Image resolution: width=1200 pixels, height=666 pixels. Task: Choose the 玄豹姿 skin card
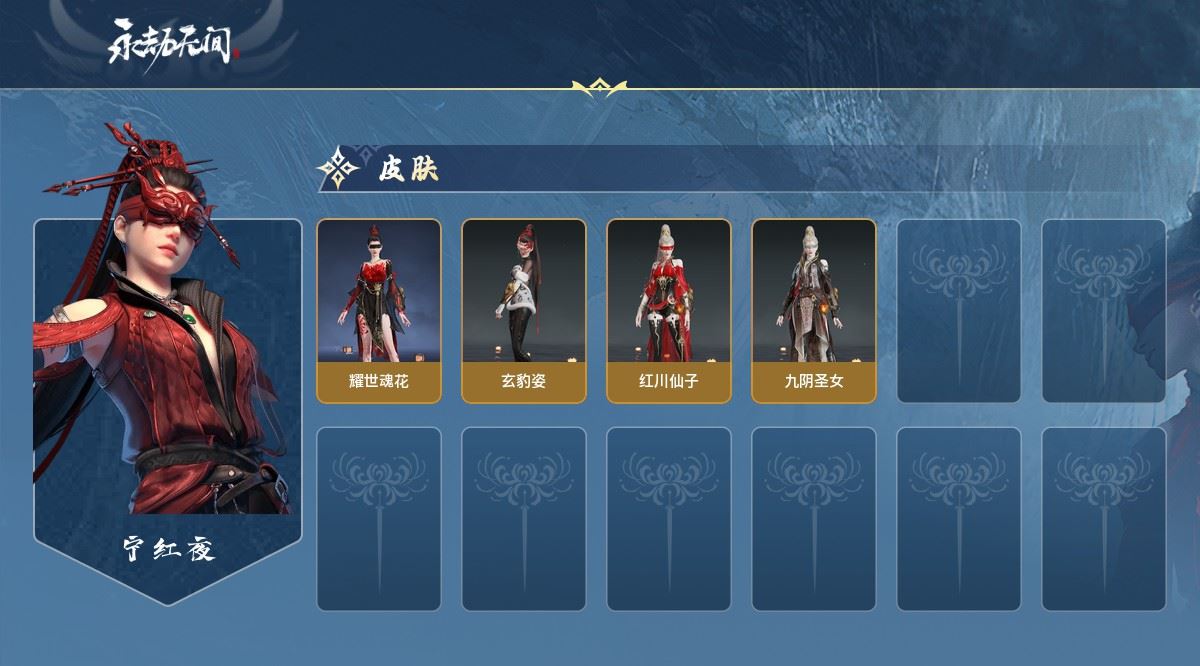pos(523,310)
